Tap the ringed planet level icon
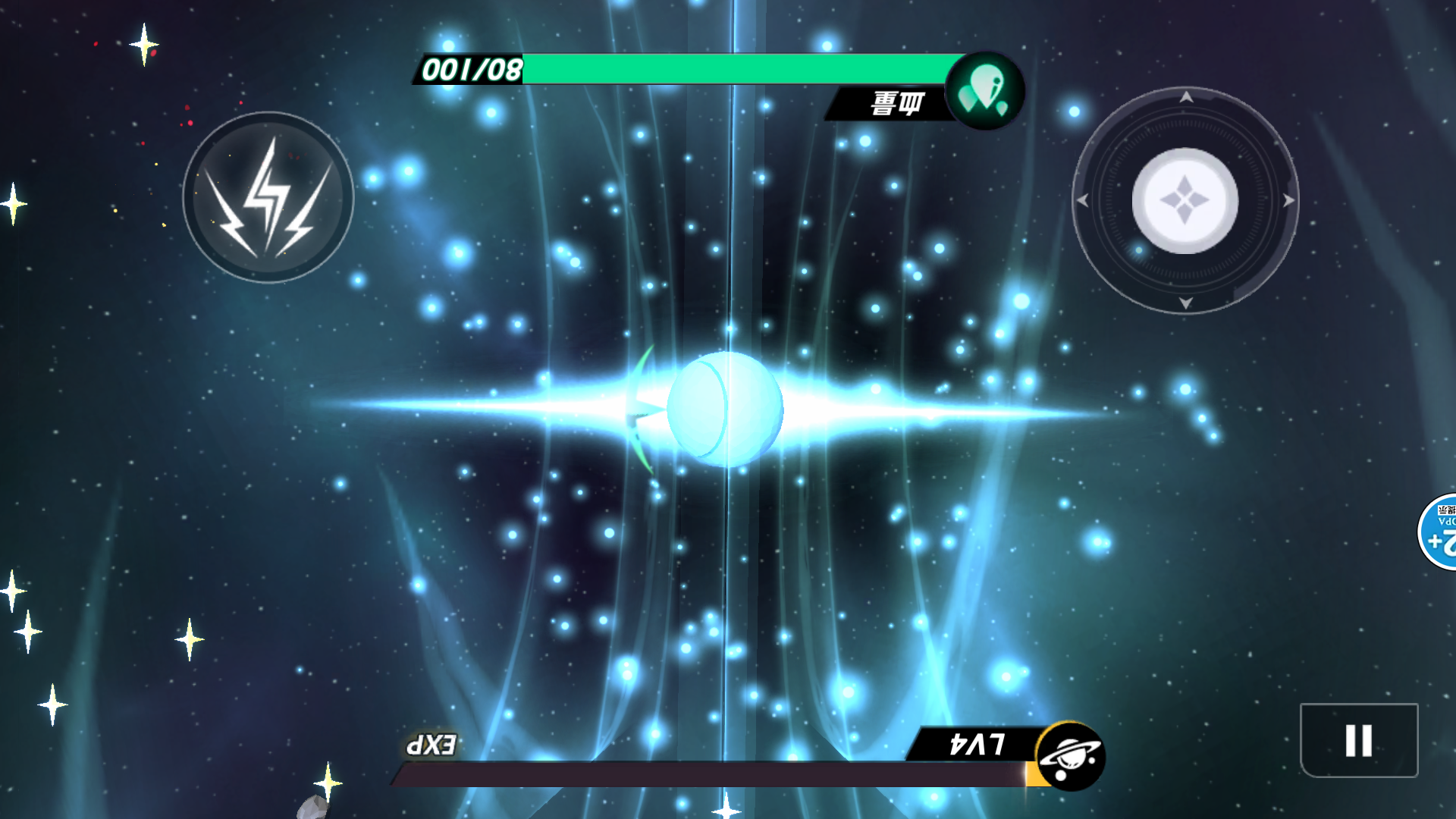This screenshot has height=819, width=1456. 1070,756
